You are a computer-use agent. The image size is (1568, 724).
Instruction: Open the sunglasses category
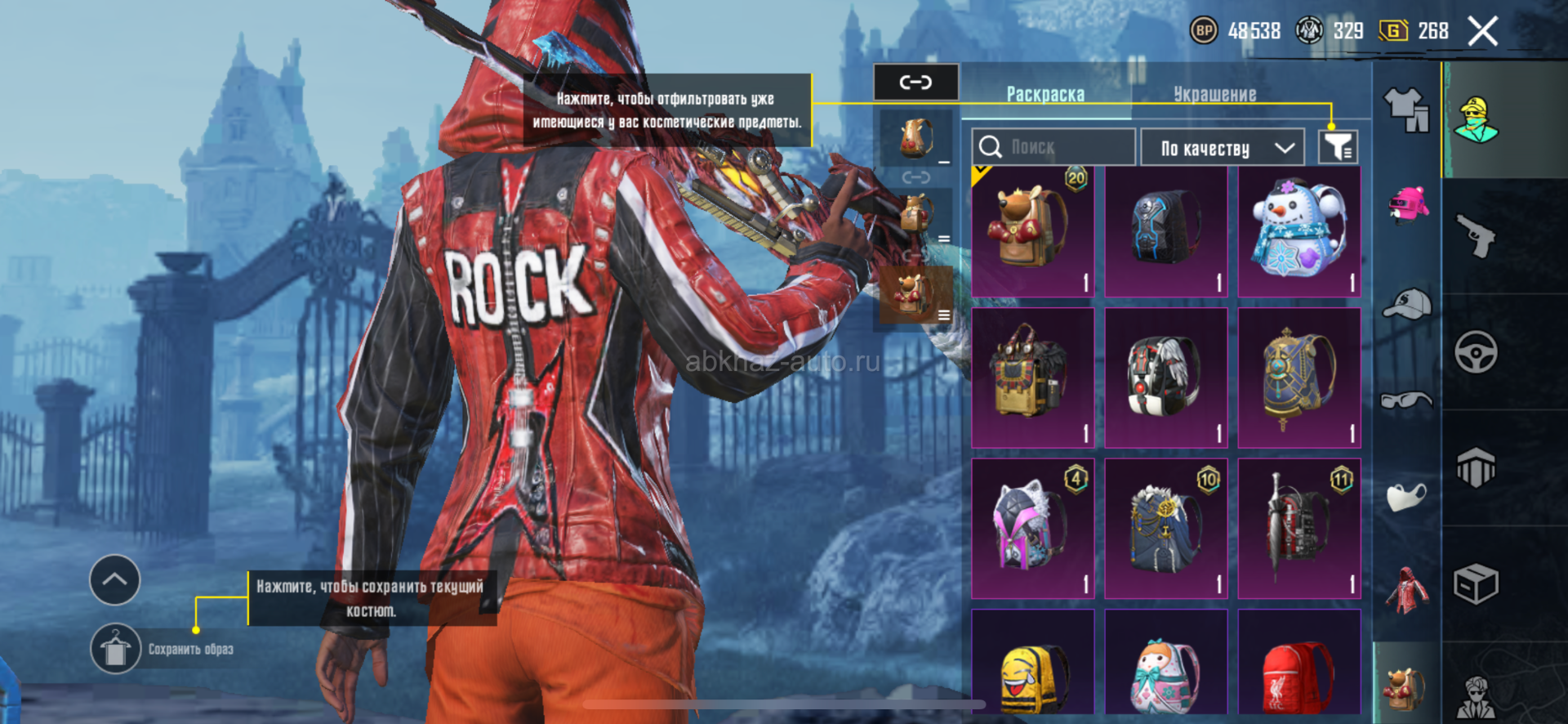tap(1406, 400)
